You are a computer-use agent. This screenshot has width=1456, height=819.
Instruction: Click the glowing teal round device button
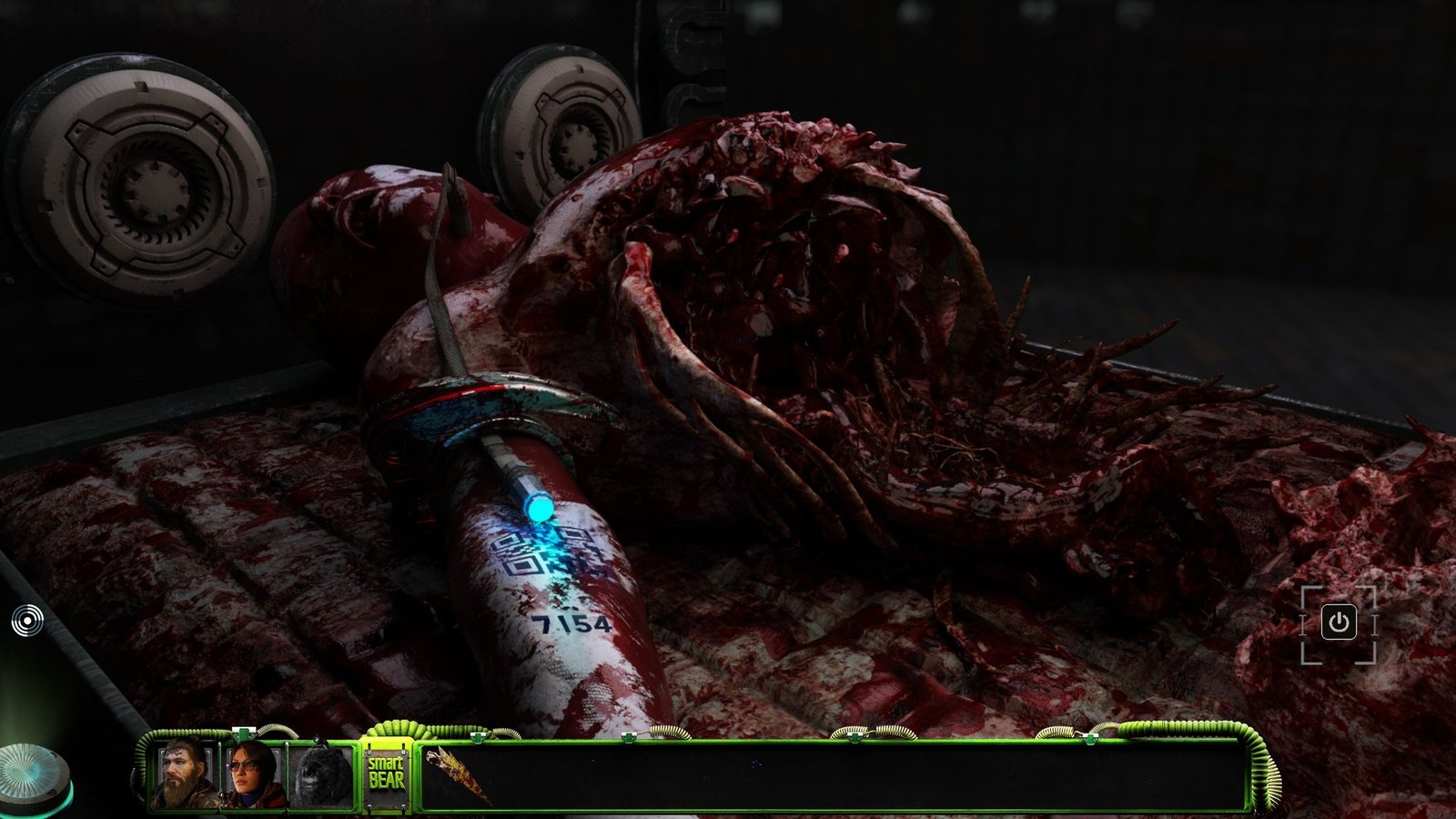[32, 772]
